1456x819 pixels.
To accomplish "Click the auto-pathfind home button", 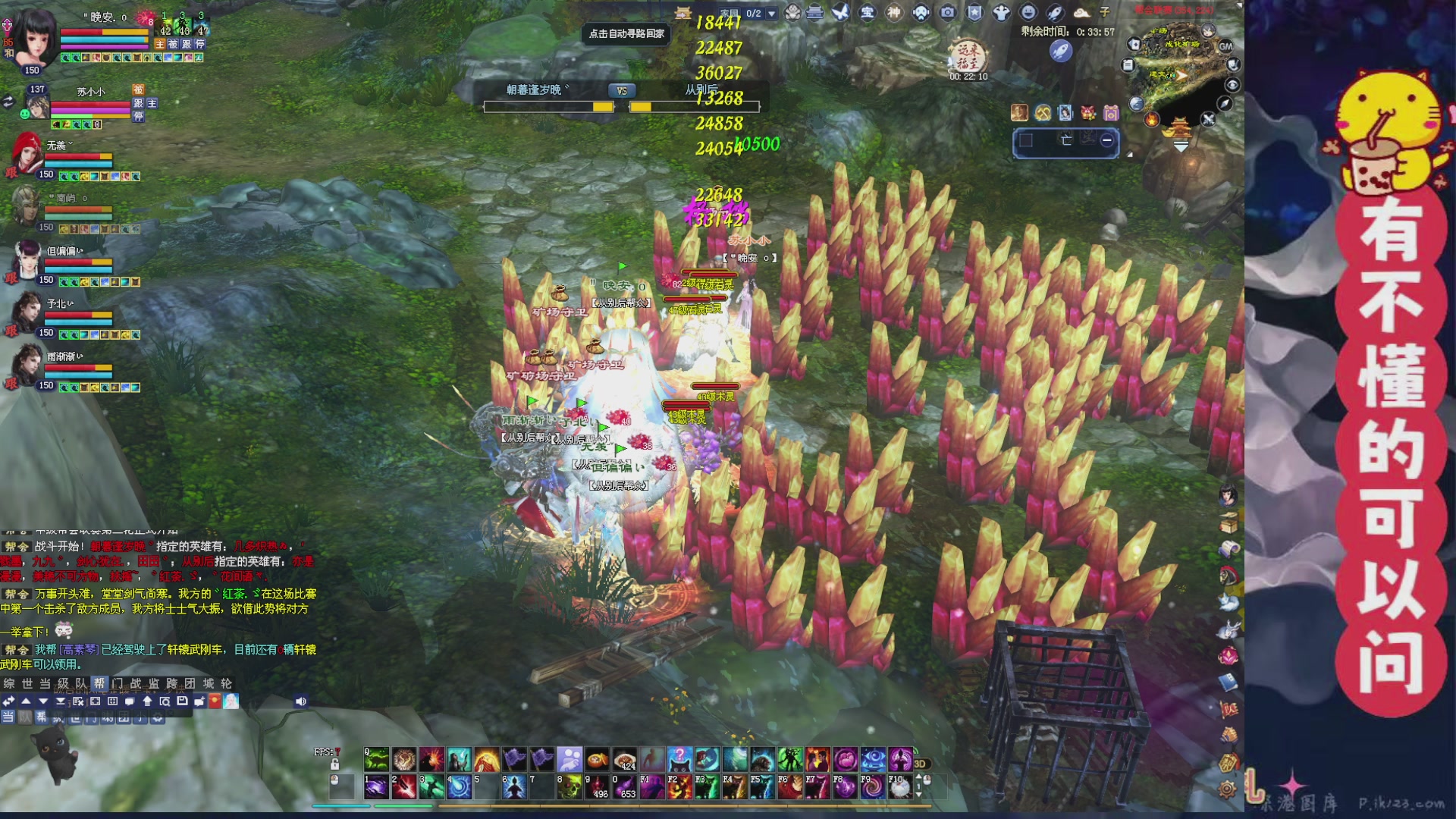I will click(x=626, y=33).
